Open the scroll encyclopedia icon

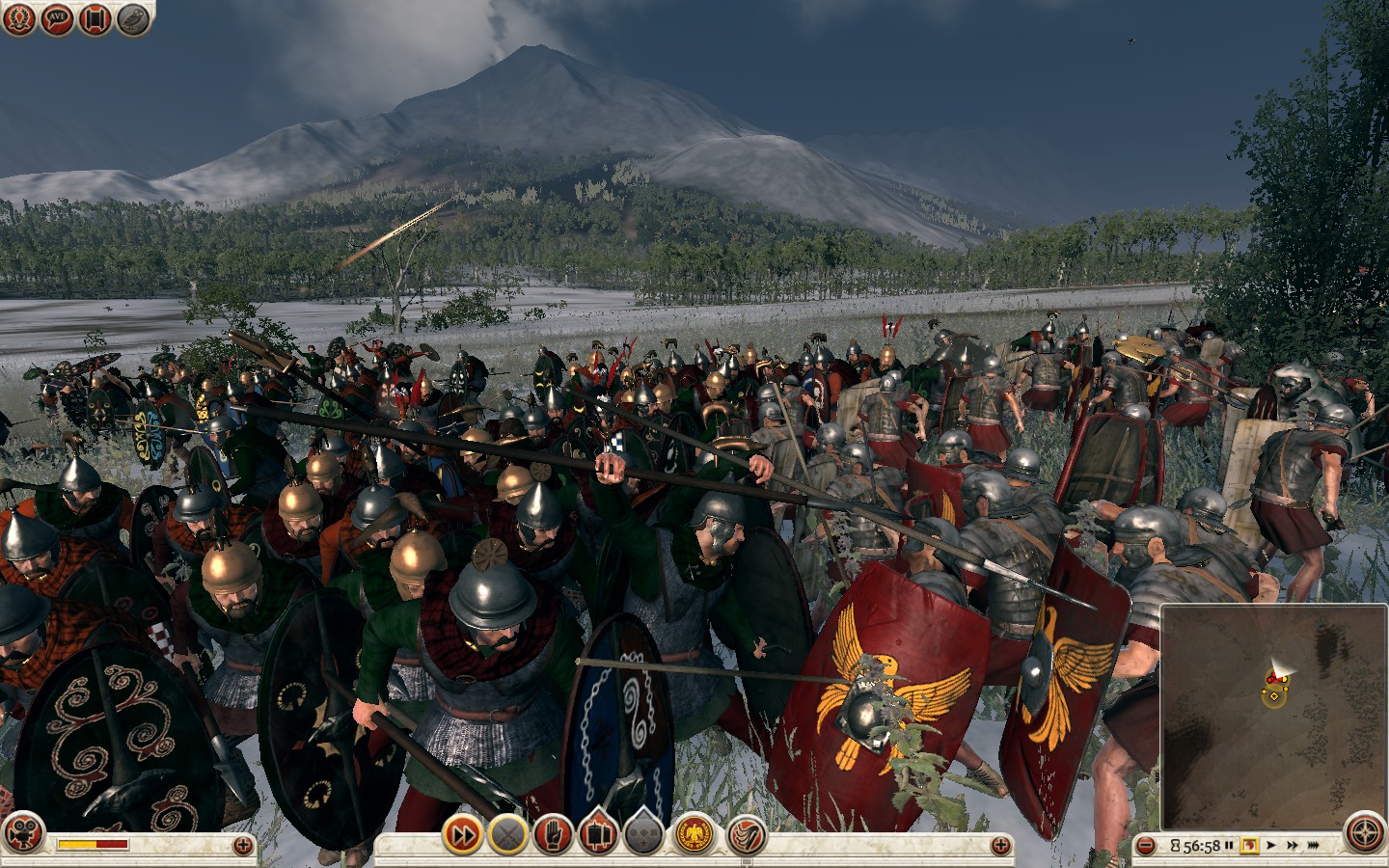pos(95,19)
